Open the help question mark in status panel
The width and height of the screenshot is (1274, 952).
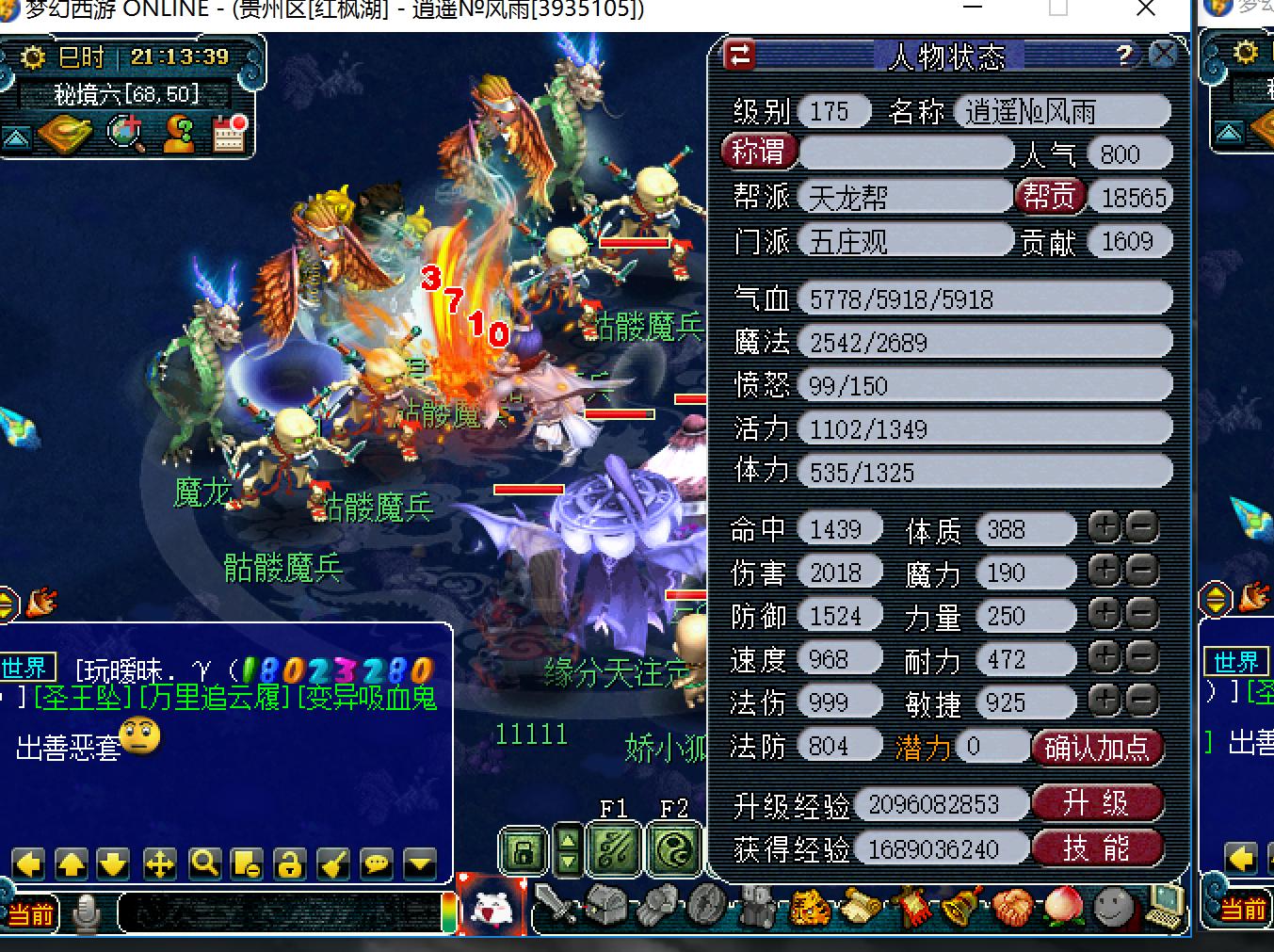click(1124, 56)
